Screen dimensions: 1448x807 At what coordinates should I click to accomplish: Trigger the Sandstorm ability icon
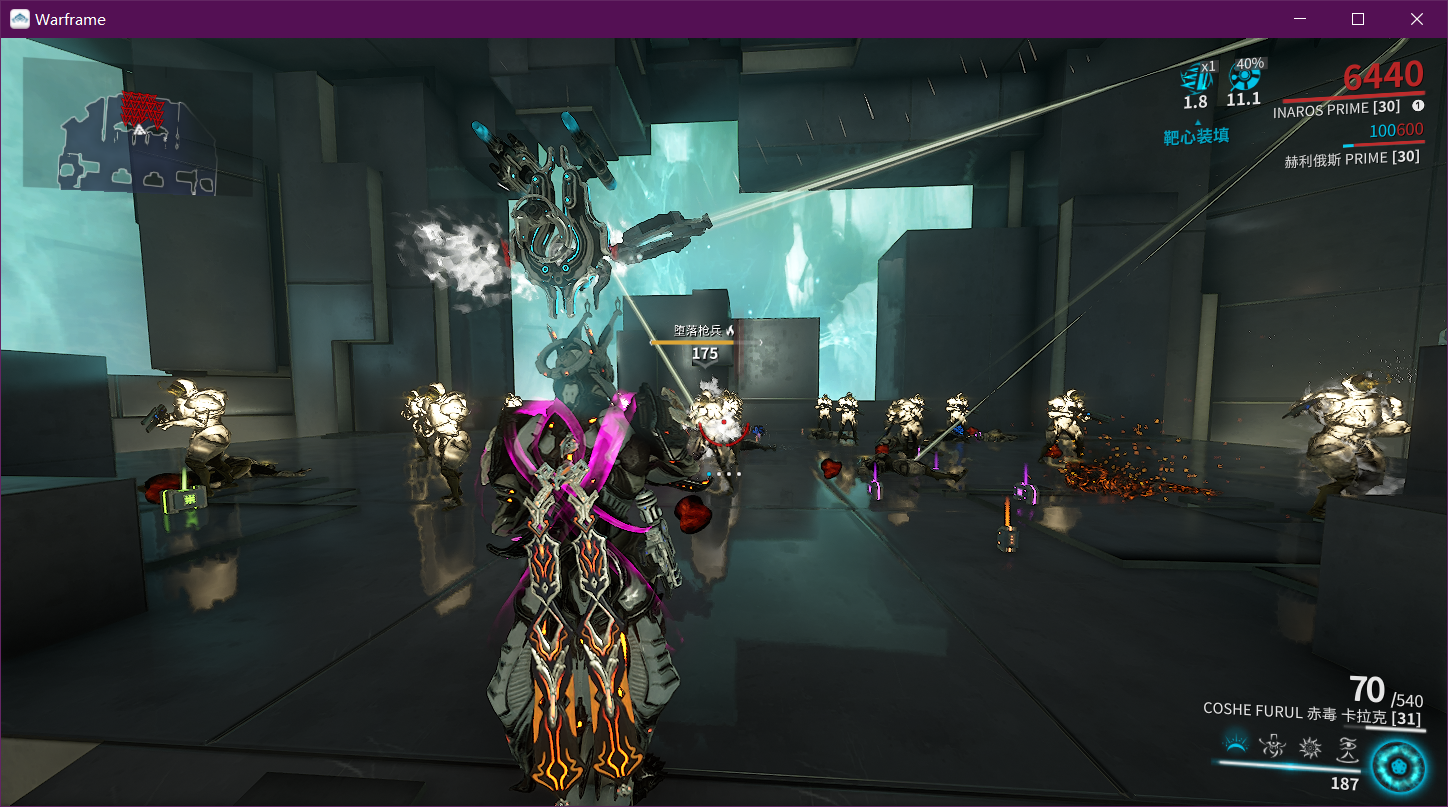click(1308, 747)
